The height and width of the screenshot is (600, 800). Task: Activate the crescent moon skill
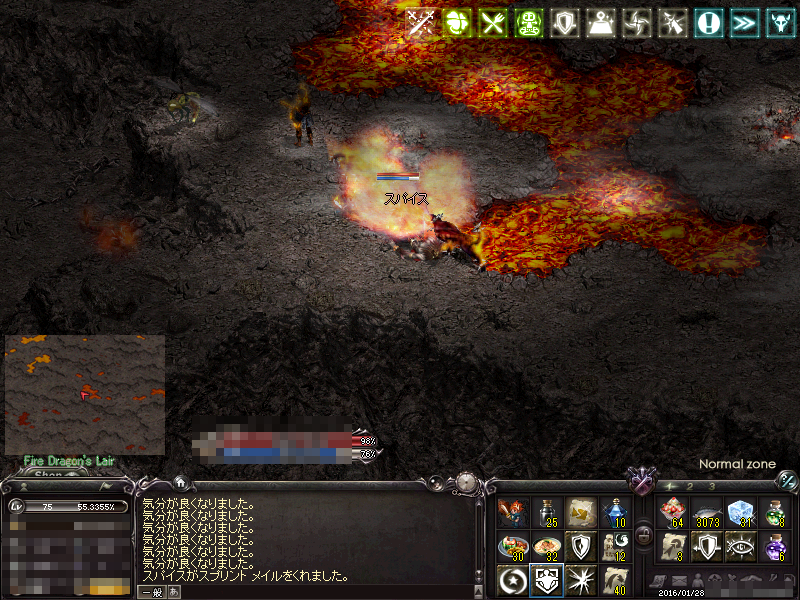513,579
